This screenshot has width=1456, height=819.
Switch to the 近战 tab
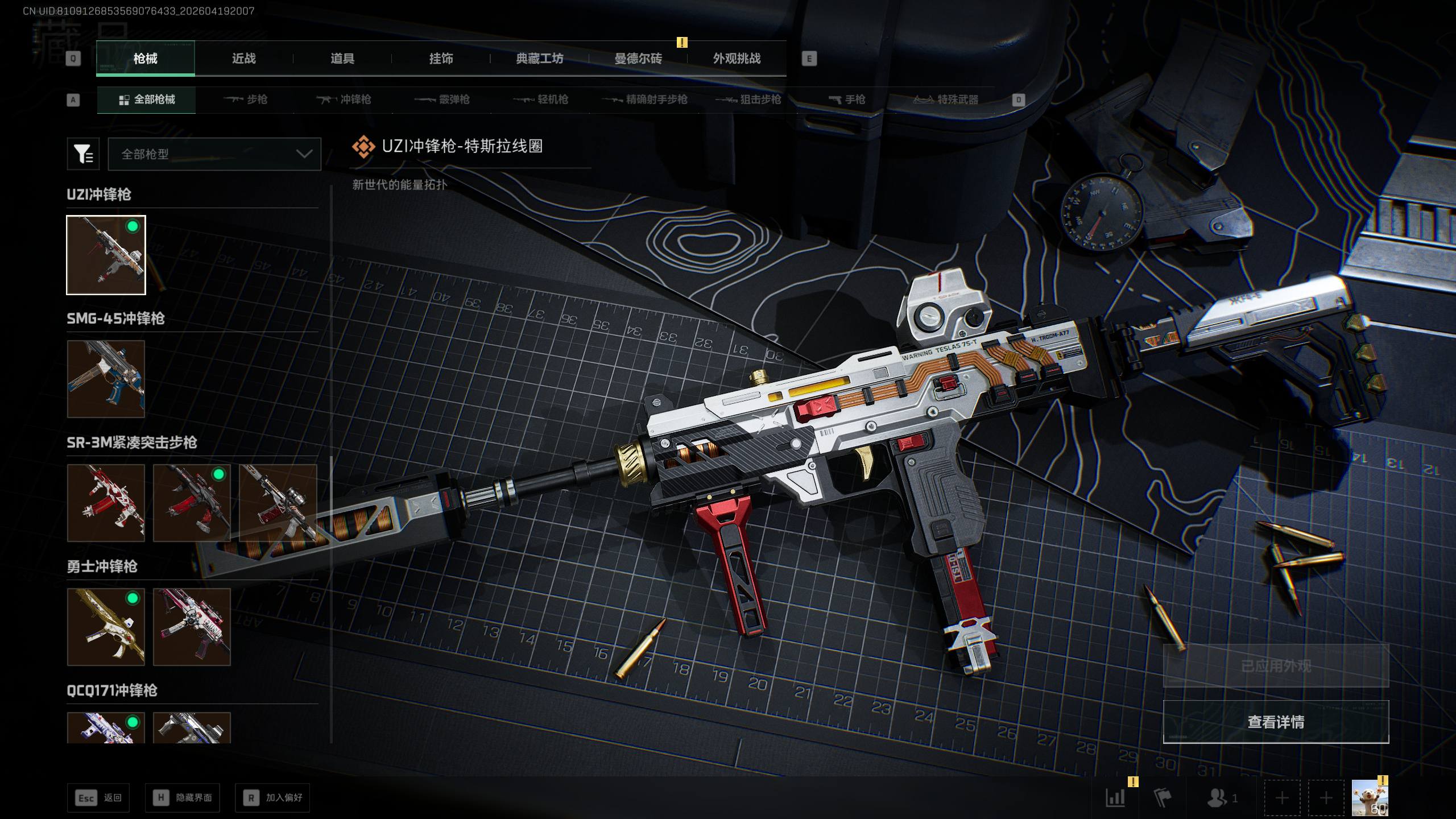click(x=243, y=59)
